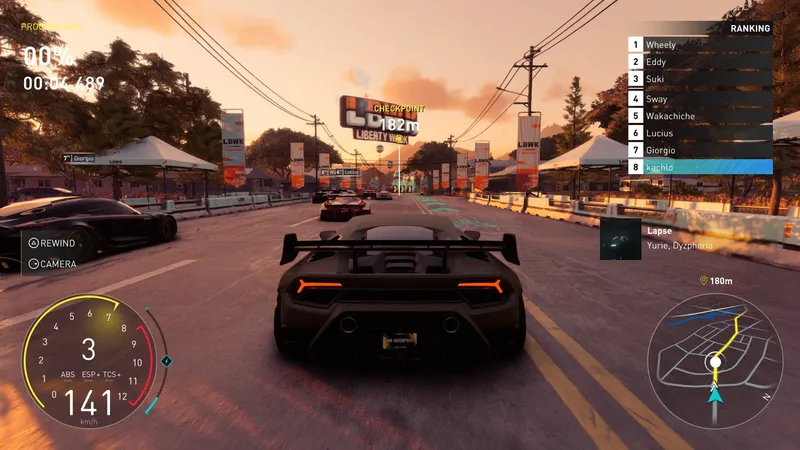Click Giorgio's ranking entry
This screenshot has height=450, width=800.
pos(699,150)
